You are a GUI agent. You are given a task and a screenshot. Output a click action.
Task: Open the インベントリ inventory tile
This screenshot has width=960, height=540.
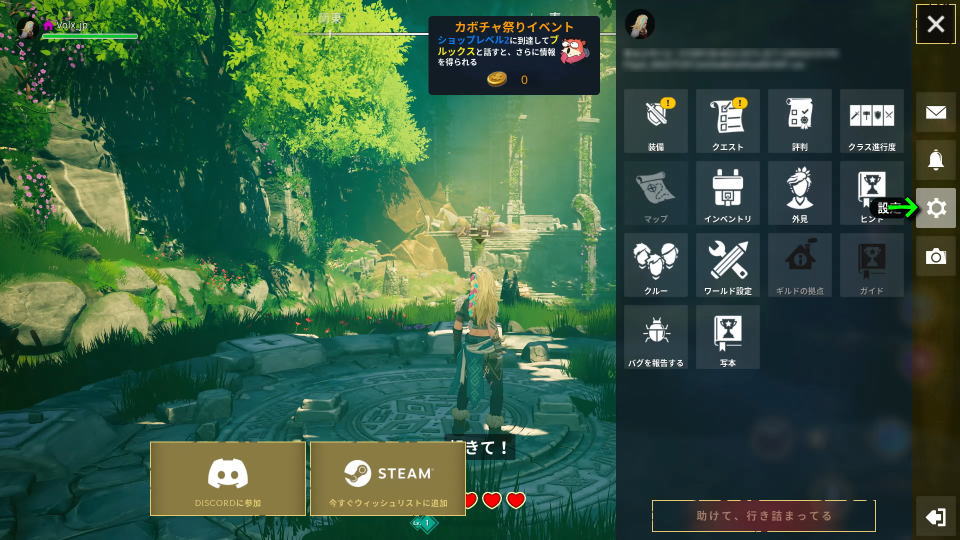pos(728,193)
